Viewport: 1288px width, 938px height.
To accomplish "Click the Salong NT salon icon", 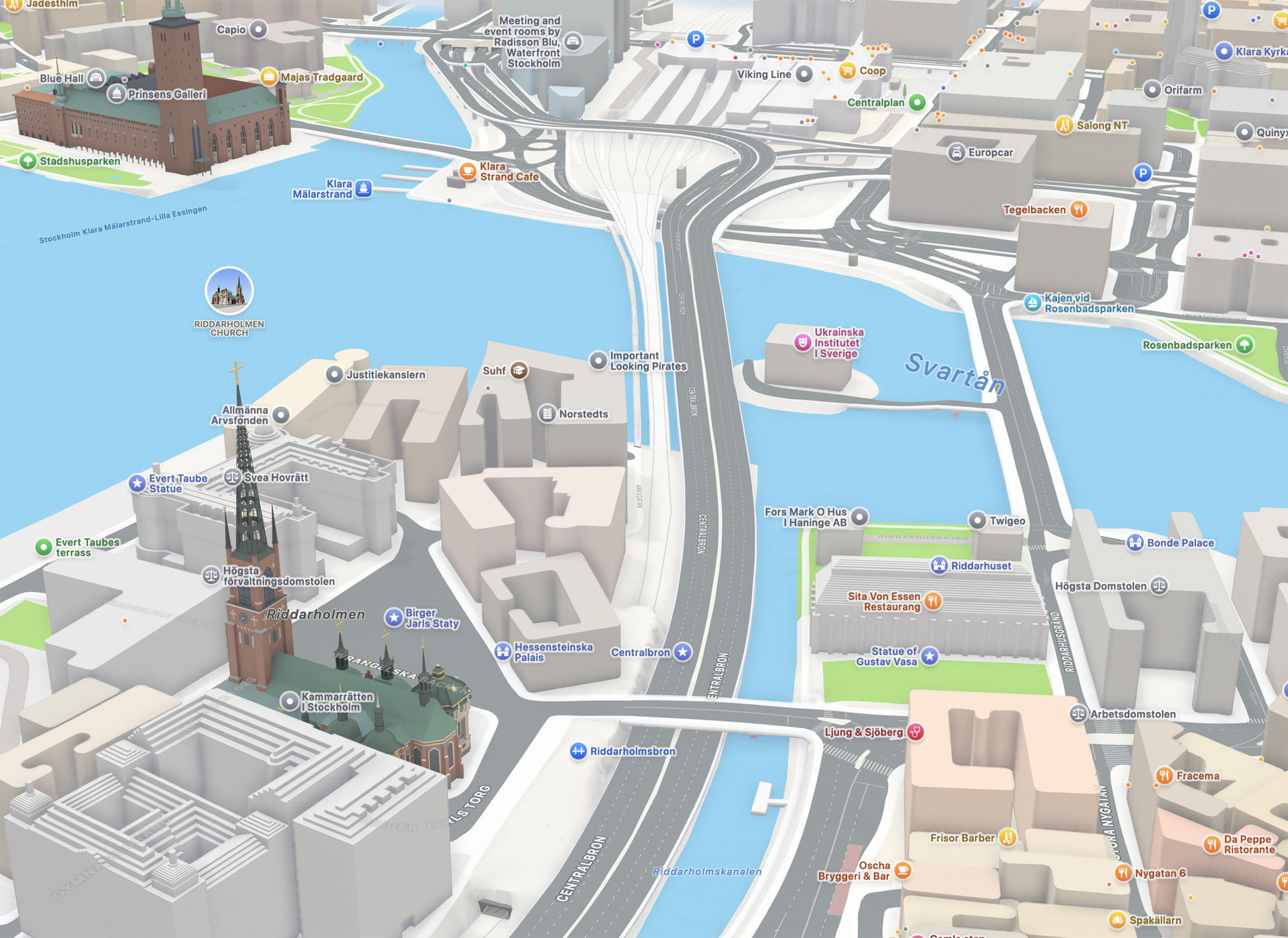I will pos(1065,125).
